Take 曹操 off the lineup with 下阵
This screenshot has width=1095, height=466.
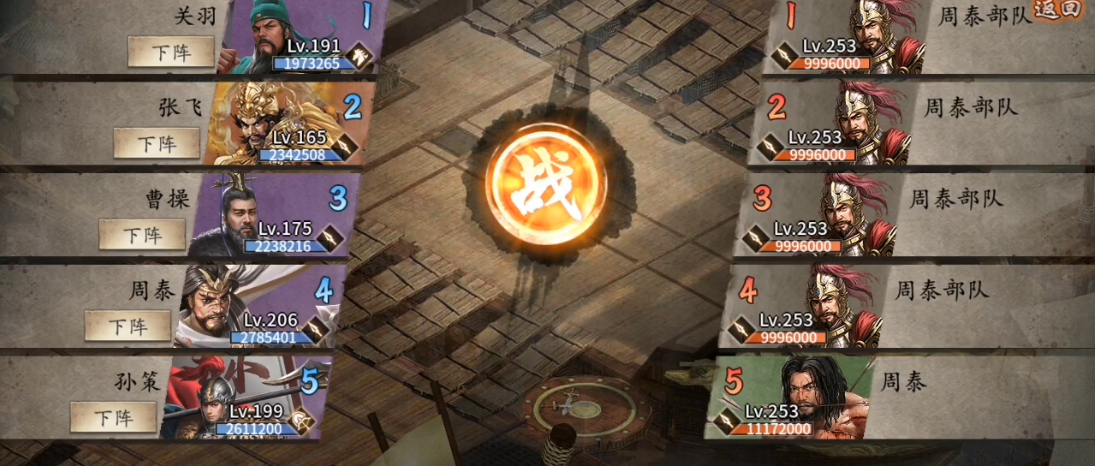(142, 235)
